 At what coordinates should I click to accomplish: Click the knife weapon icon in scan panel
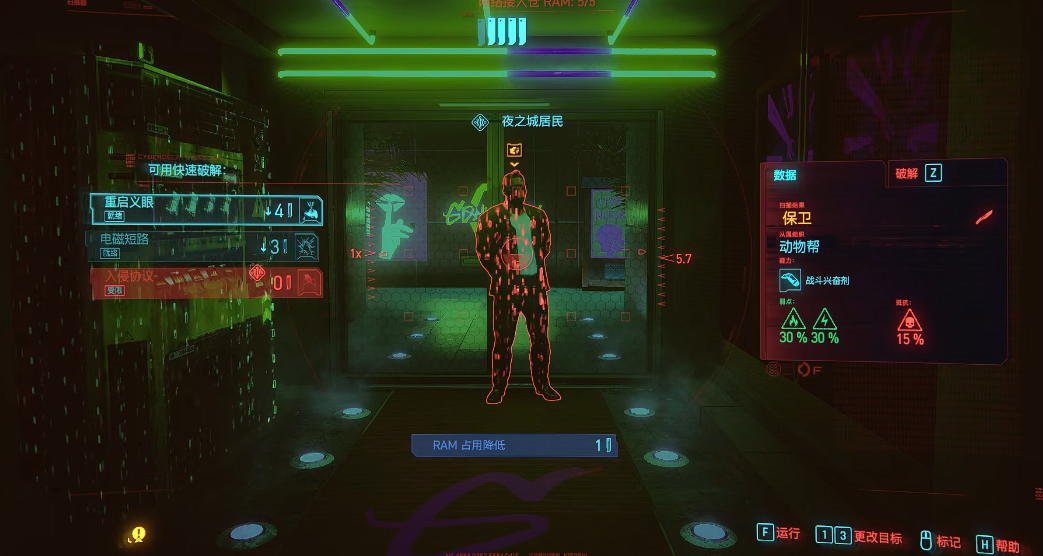click(985, 216)
